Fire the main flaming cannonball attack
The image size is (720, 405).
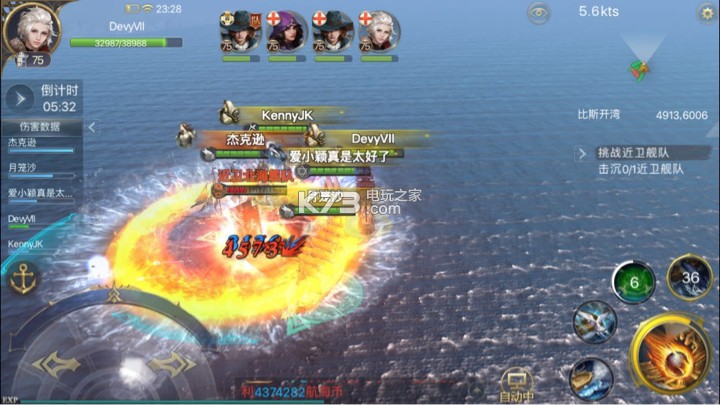coord(670,355)
